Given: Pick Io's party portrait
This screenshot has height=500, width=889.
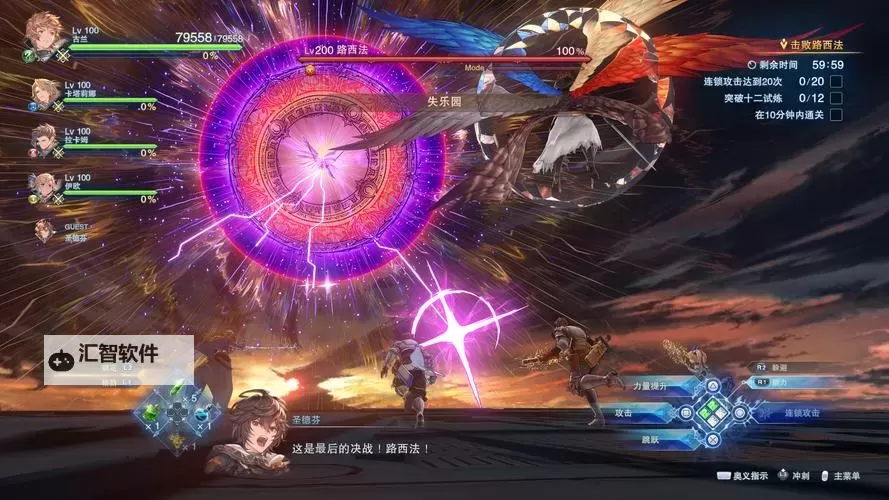Looking at the screenshot, I should pos(43,186).
